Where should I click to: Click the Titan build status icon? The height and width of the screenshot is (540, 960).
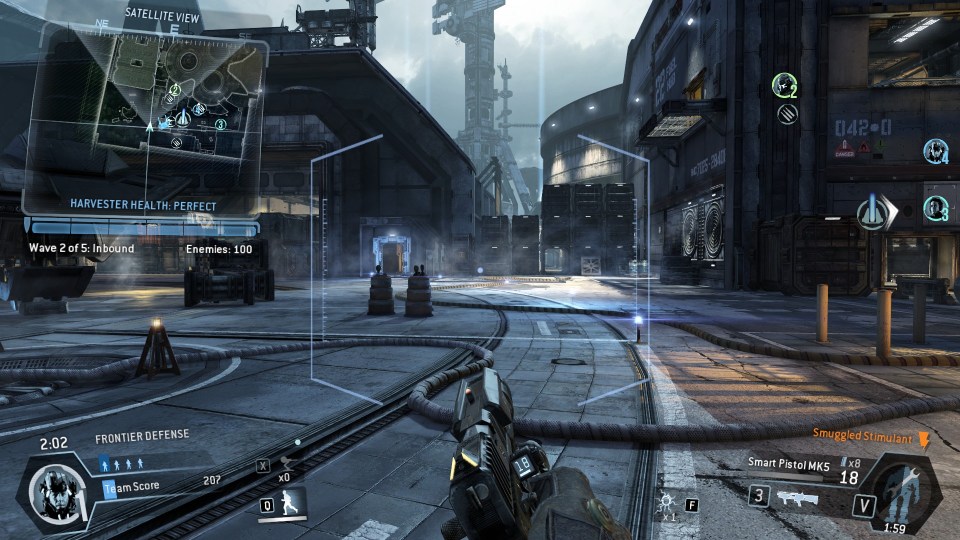pos(902,494)
